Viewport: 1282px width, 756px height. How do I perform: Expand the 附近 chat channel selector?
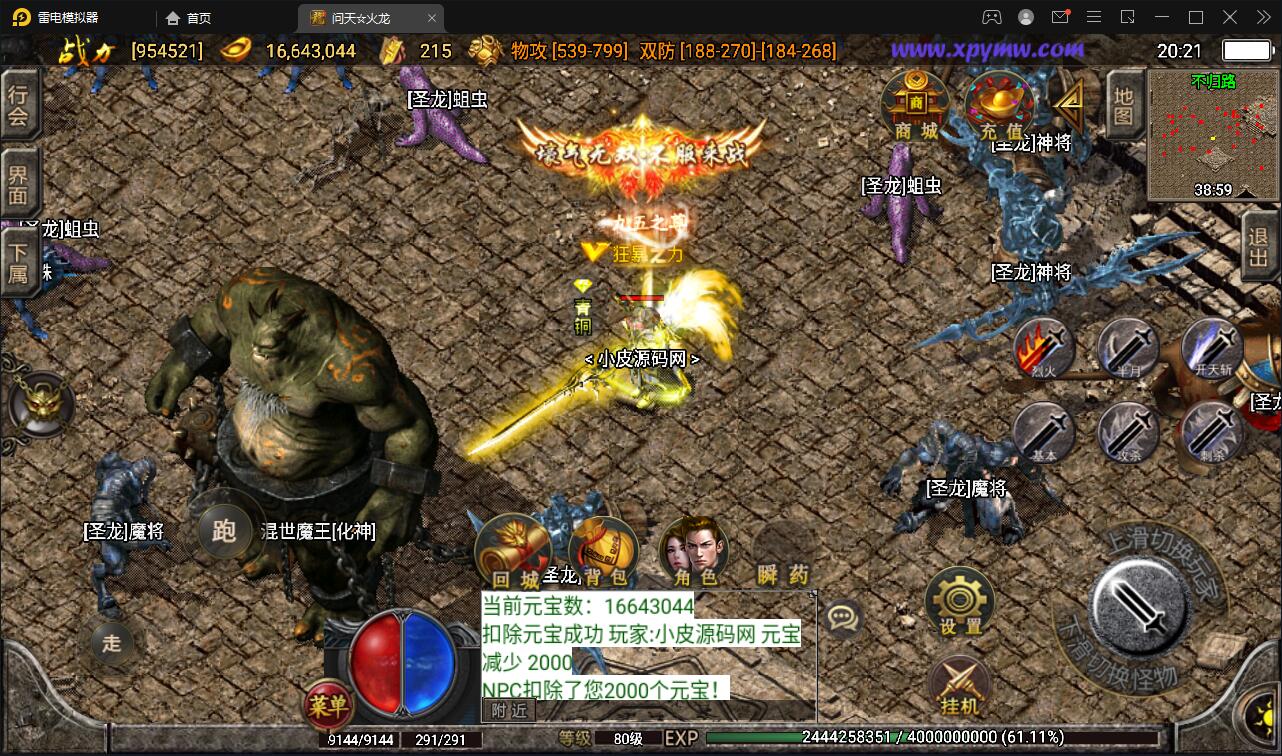[x=509, y=709]
